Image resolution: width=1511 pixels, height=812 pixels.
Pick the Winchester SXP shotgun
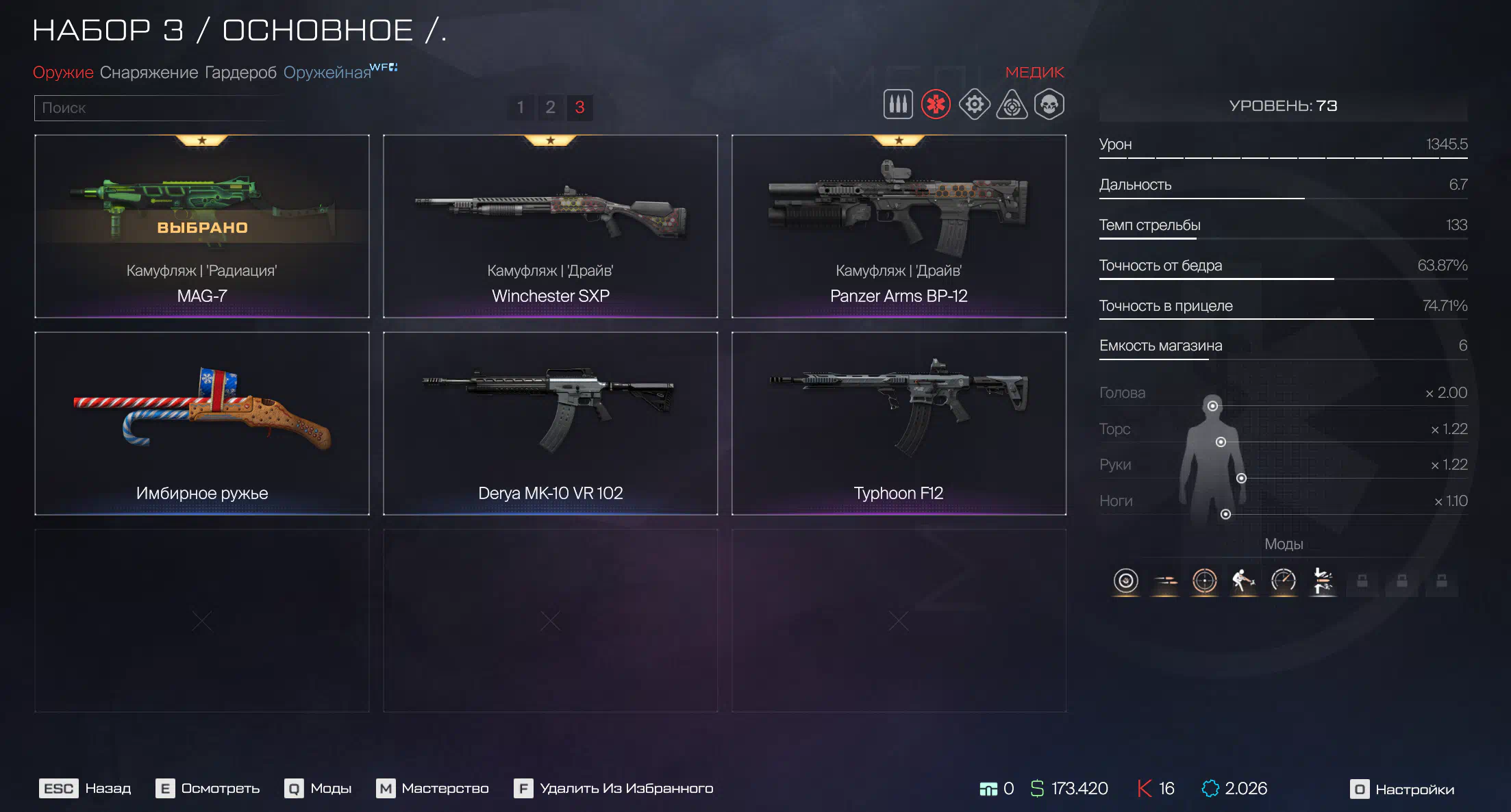click(x=550, y=226)
